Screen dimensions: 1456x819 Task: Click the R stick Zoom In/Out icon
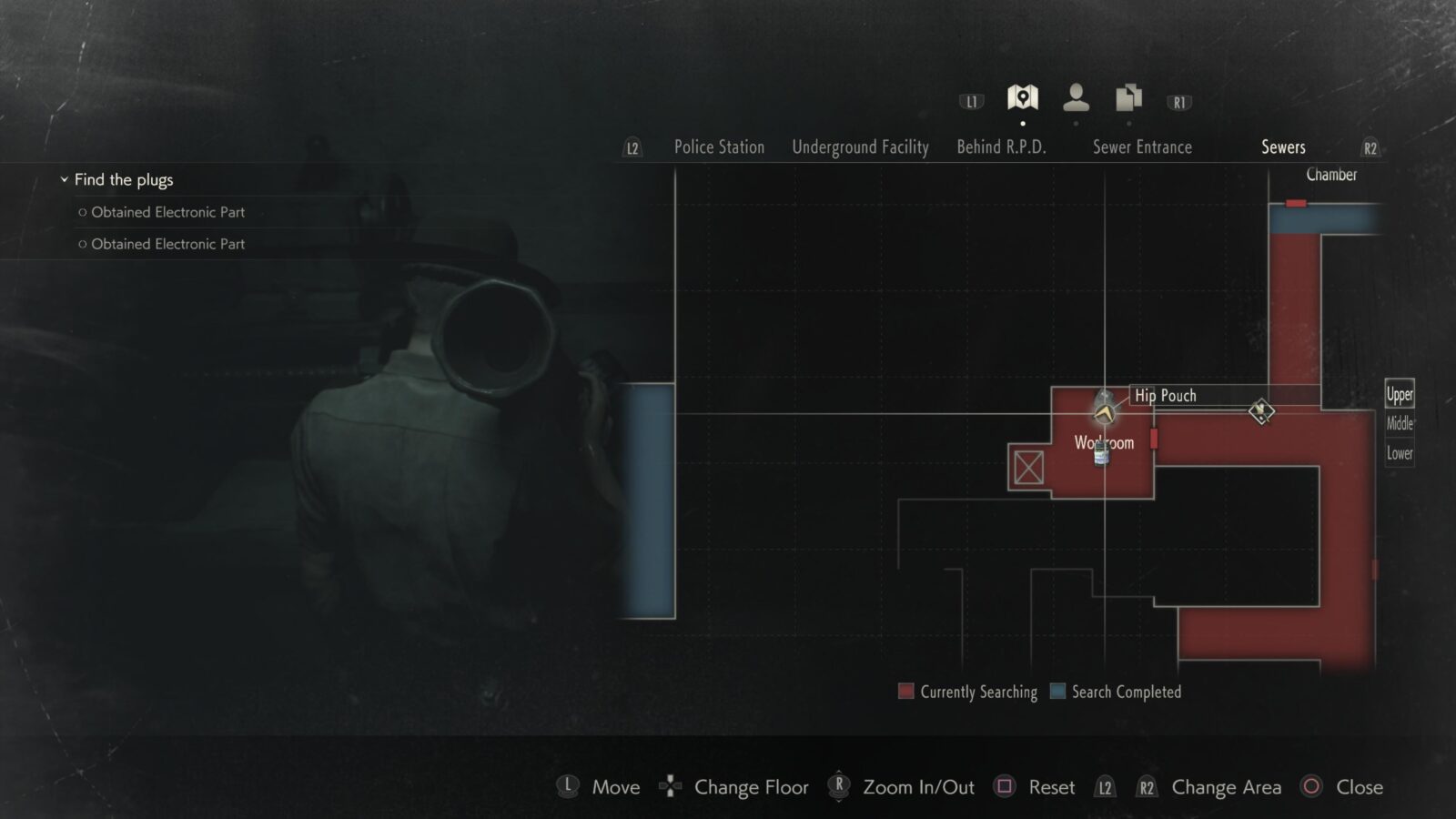click(837, 787)
